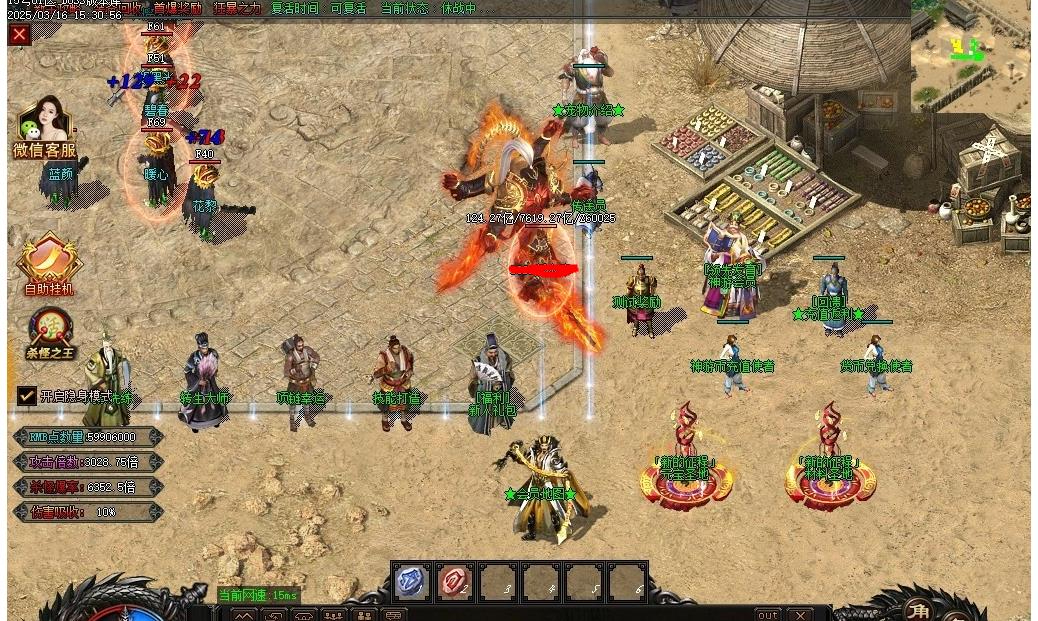Click the 'out' button on bottom bar
The height and width of the screenshot is (621, 1038).
(x=767, y=614)
